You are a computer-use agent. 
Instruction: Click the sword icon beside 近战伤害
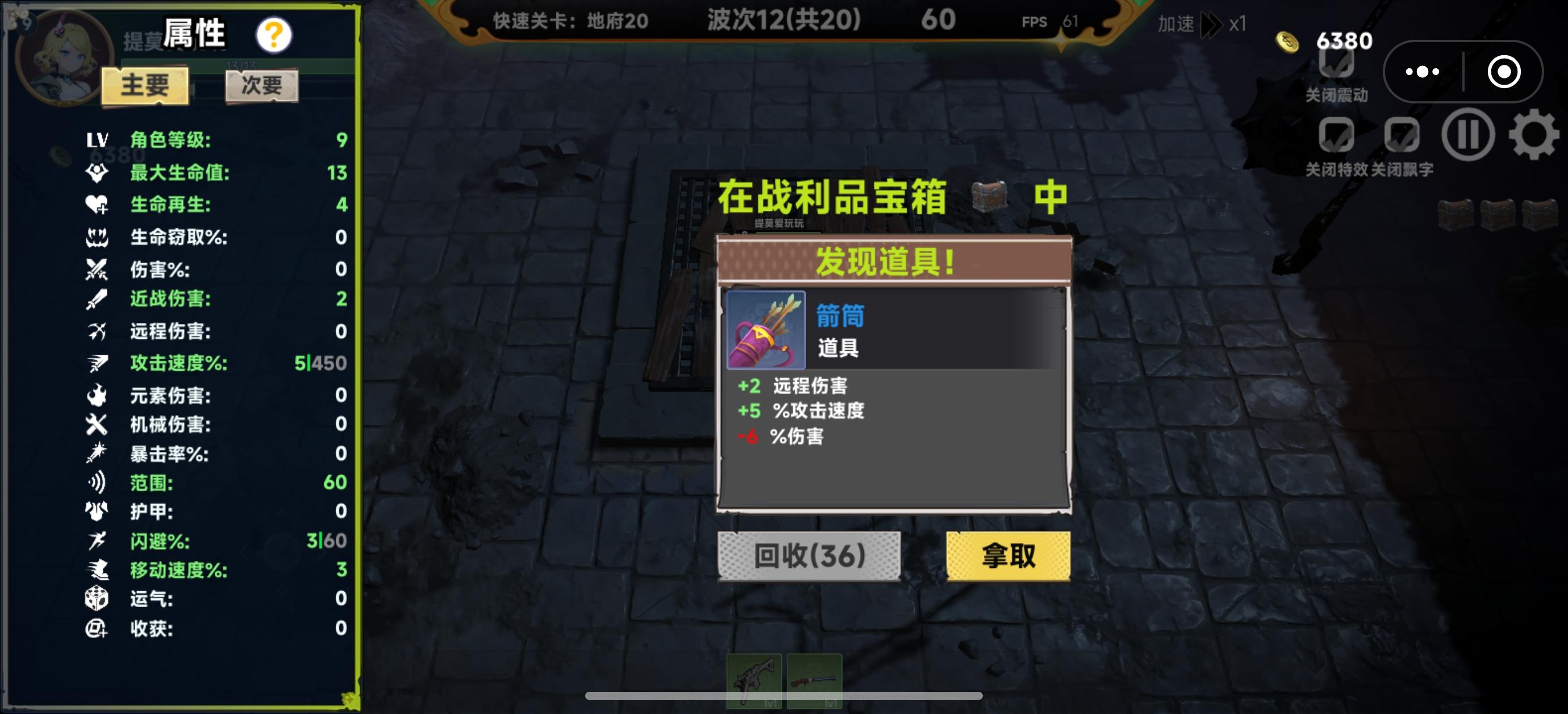point(97,298)
